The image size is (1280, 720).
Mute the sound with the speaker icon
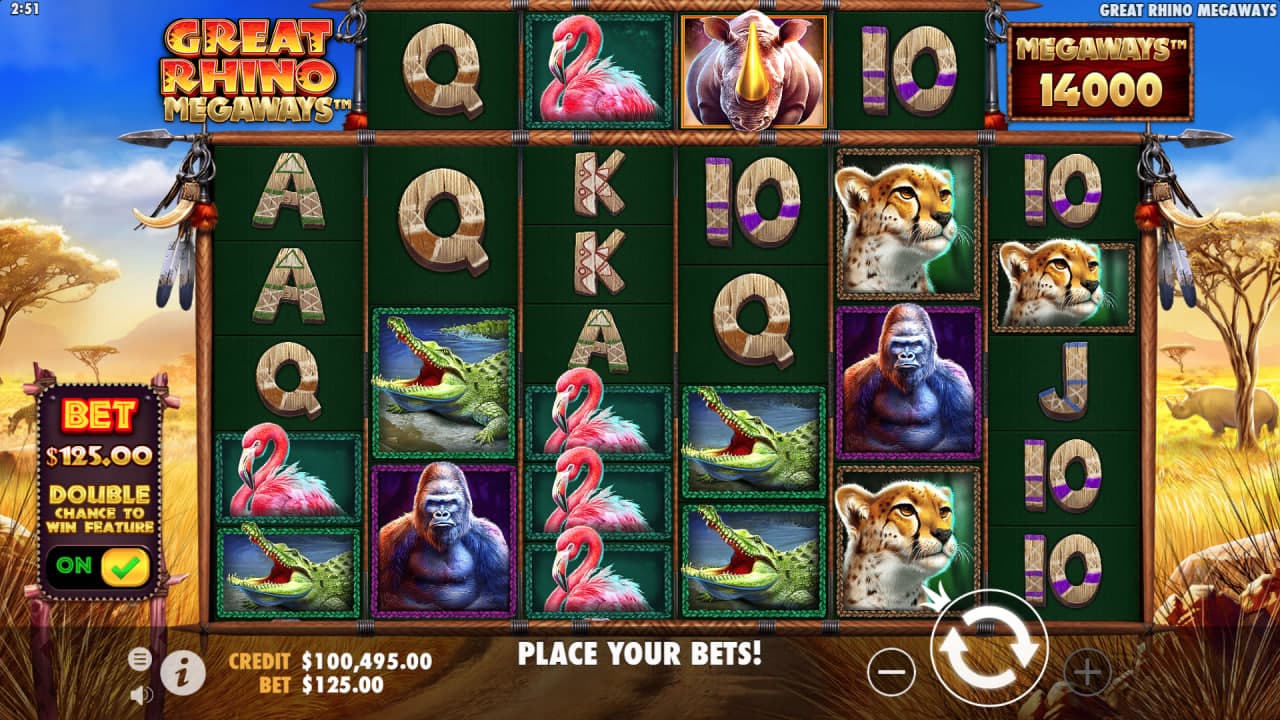pos(140,693)
